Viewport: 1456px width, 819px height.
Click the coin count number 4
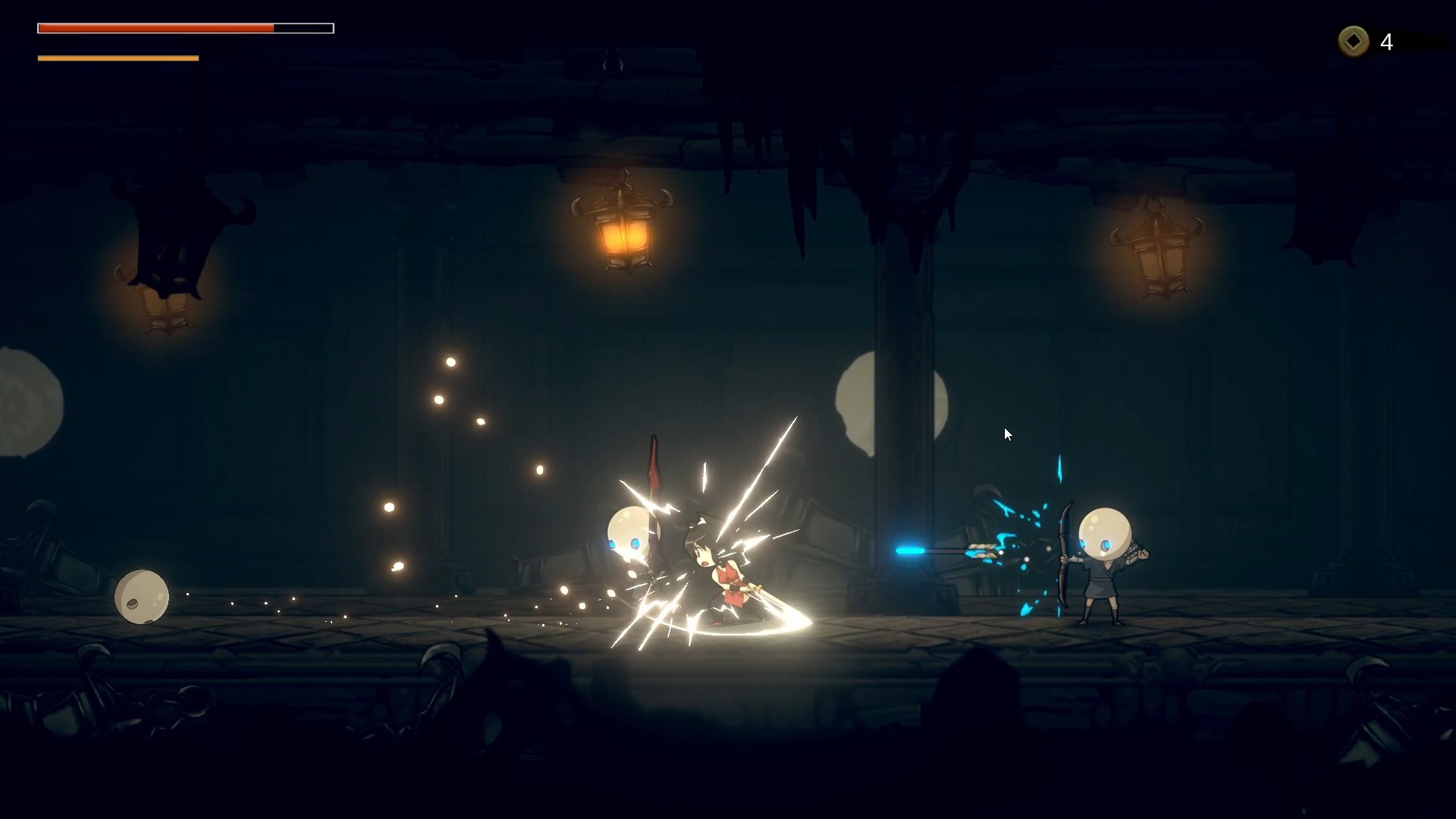pos(1388,42)
